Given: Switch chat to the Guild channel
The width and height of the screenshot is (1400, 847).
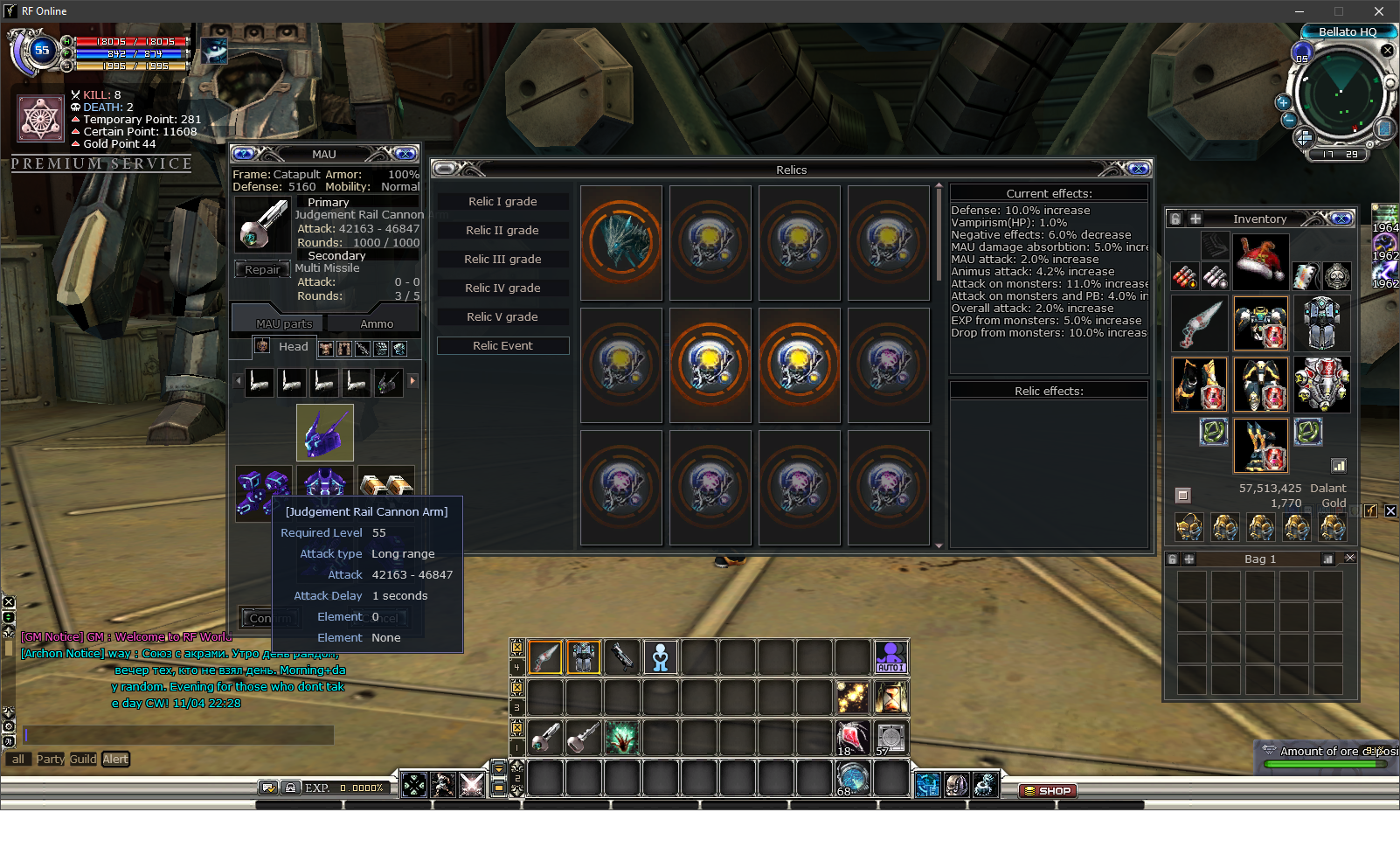Looking at the screenshot, I should tap(83, 760).
